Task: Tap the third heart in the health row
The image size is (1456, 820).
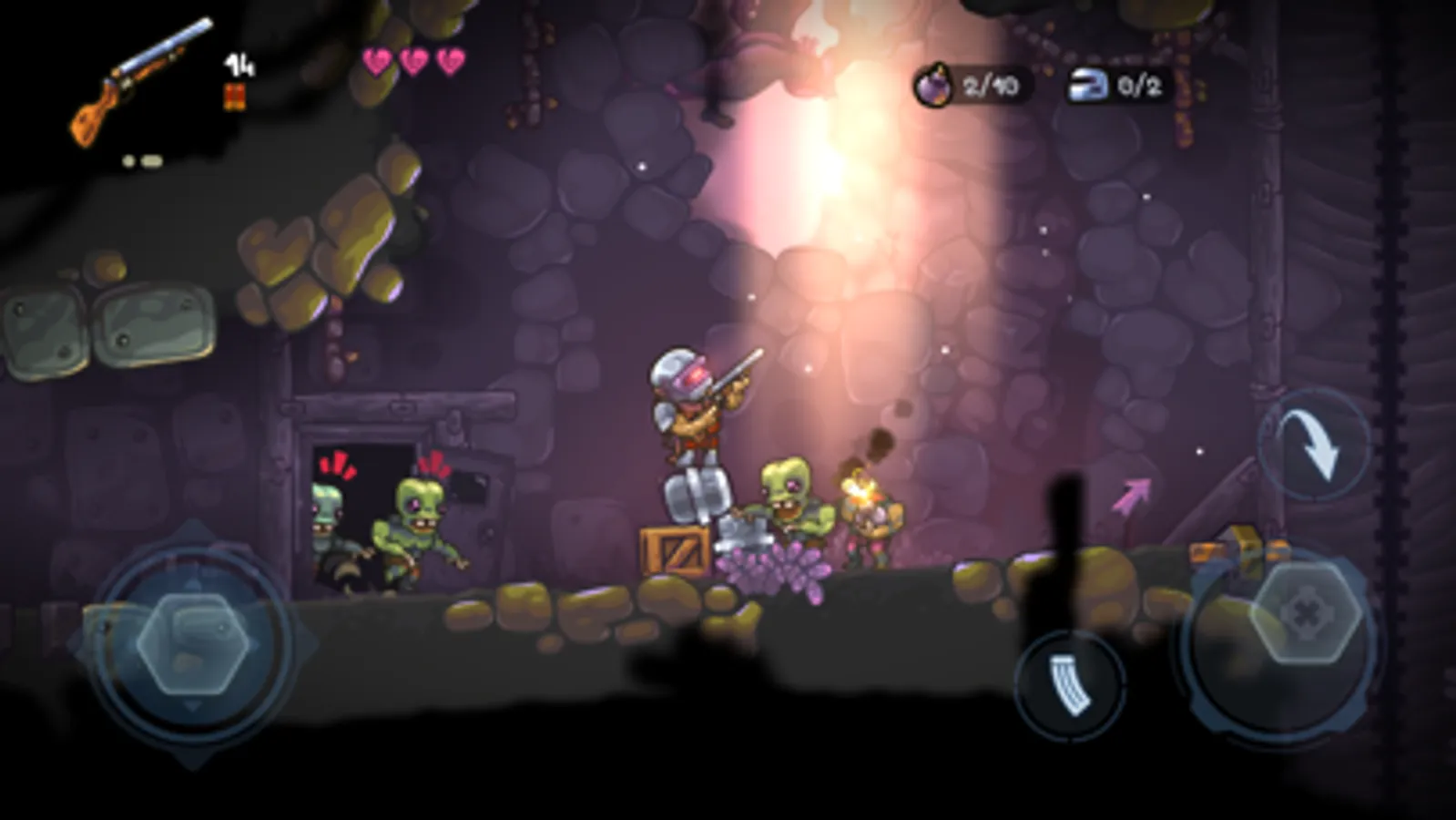Action: [448, 62]
